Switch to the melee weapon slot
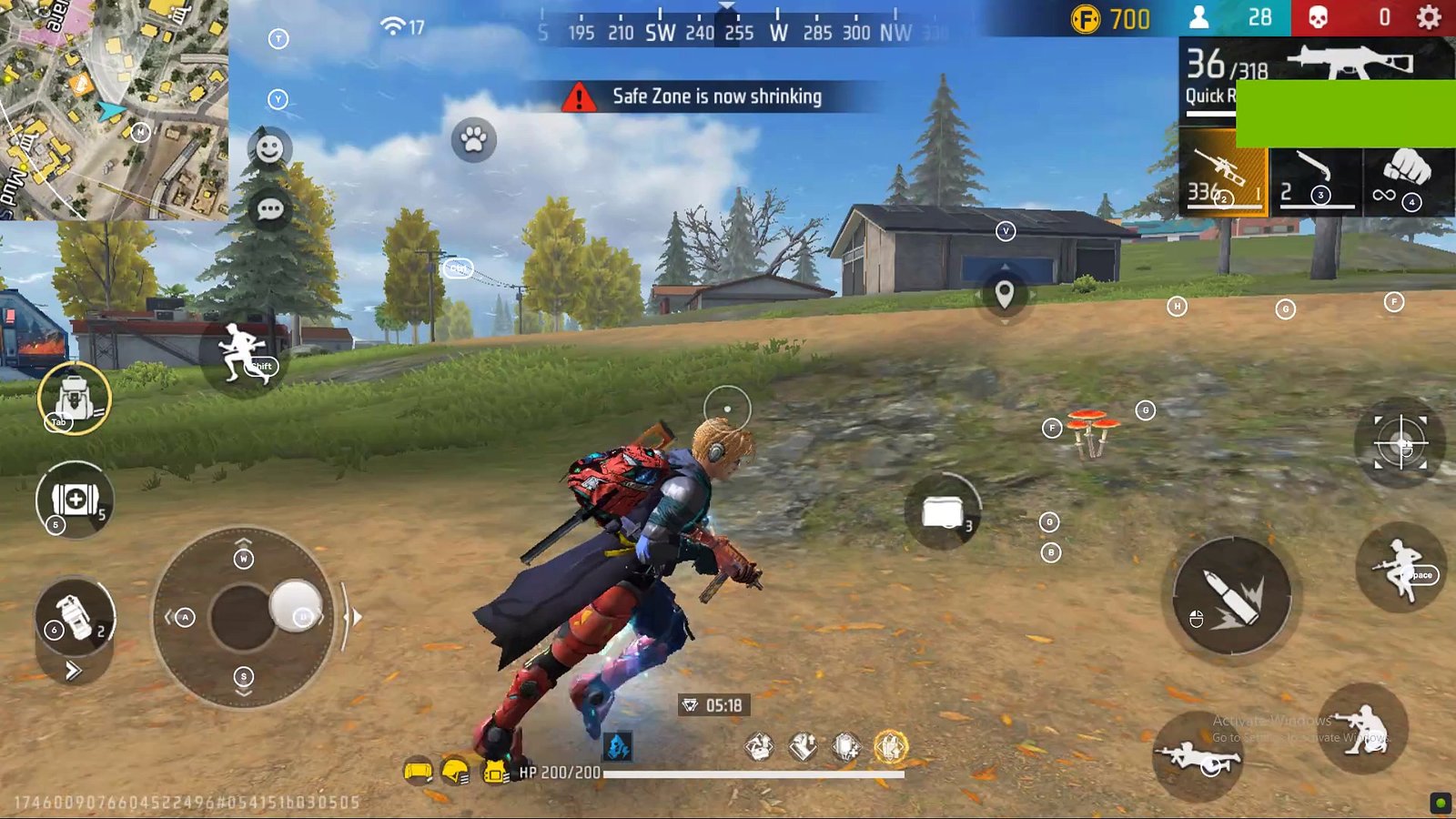This screenshot has width=1456, height=819. click(1316, 173)
